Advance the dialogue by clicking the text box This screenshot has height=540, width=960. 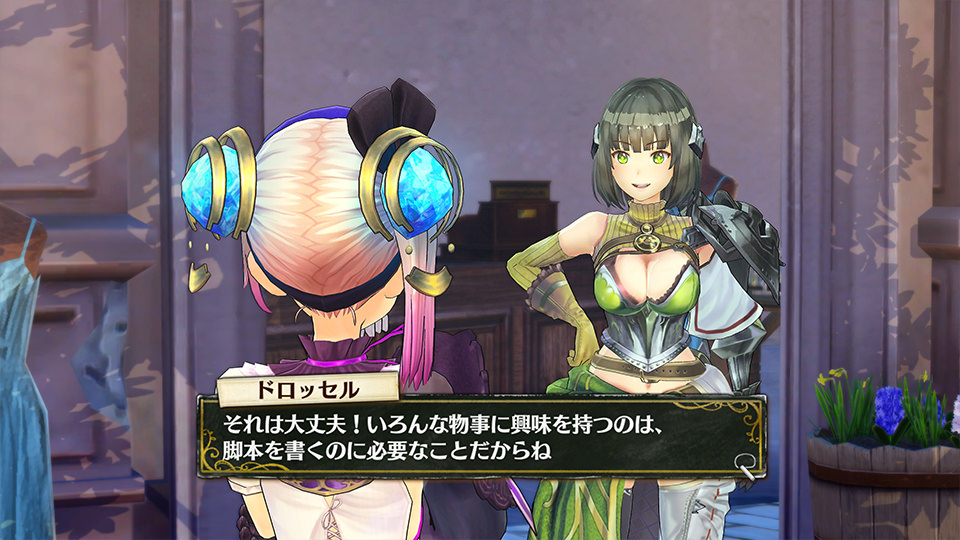point(480,437)
